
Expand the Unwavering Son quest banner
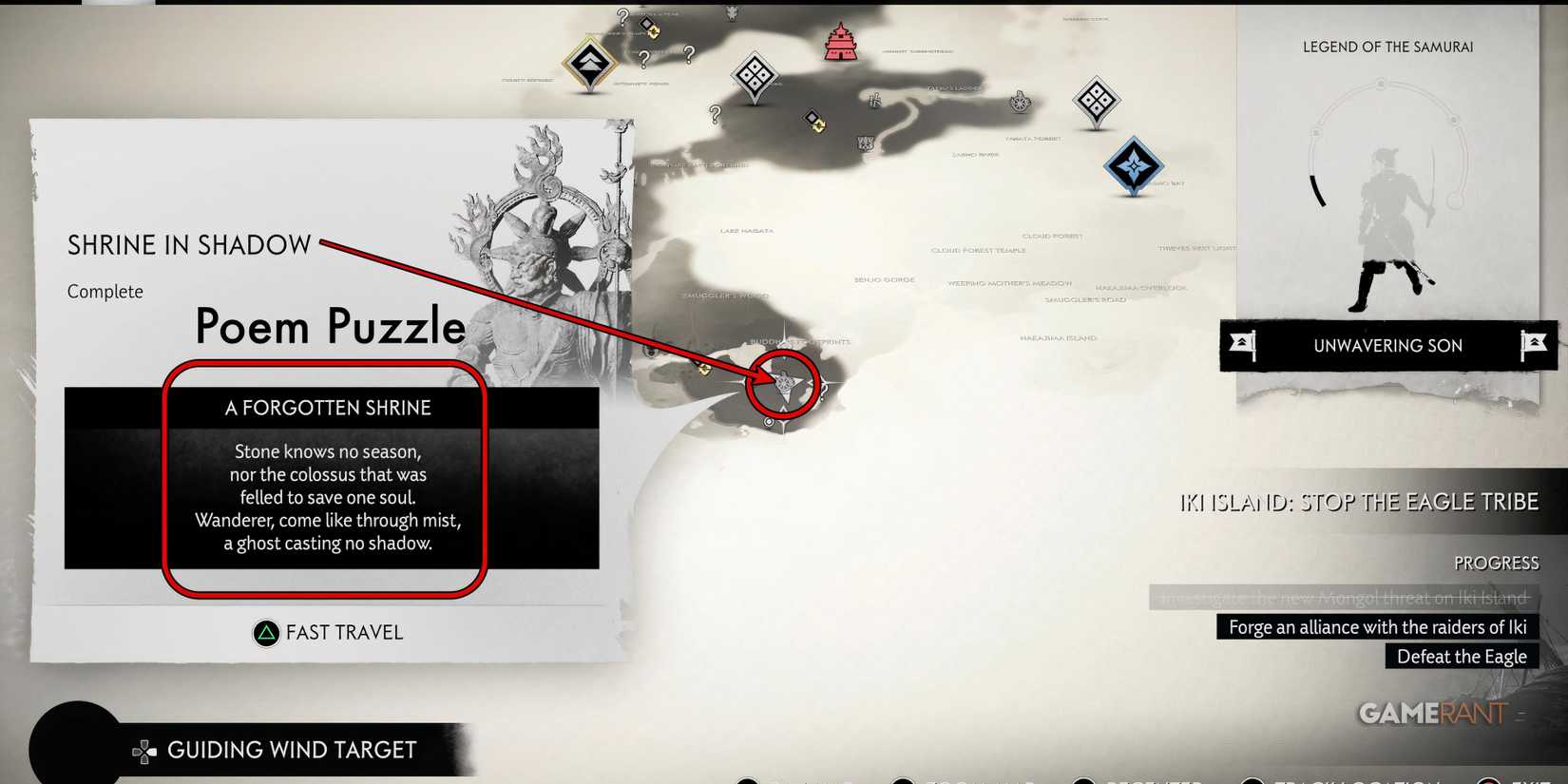tap(1388, 345)
